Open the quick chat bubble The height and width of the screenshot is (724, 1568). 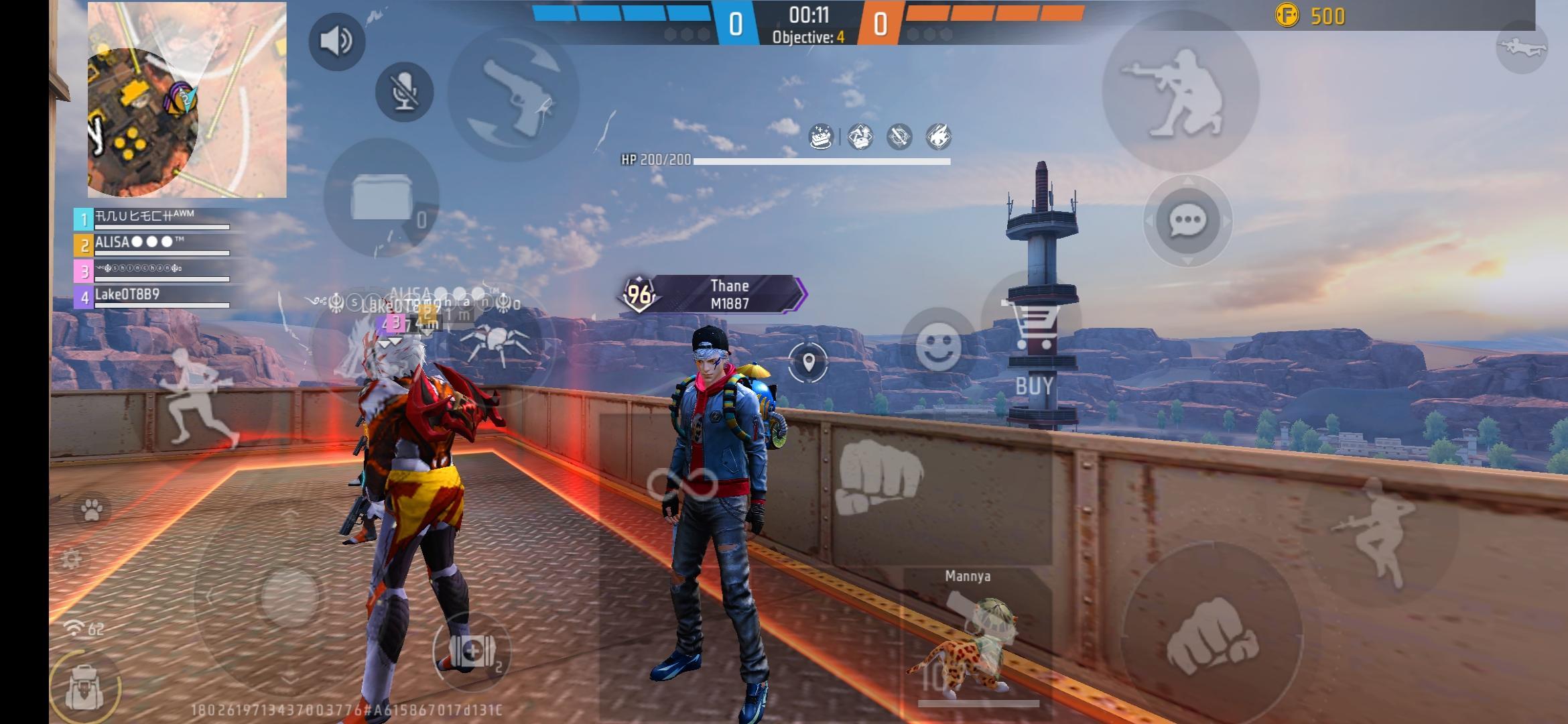click(1187, 220)
